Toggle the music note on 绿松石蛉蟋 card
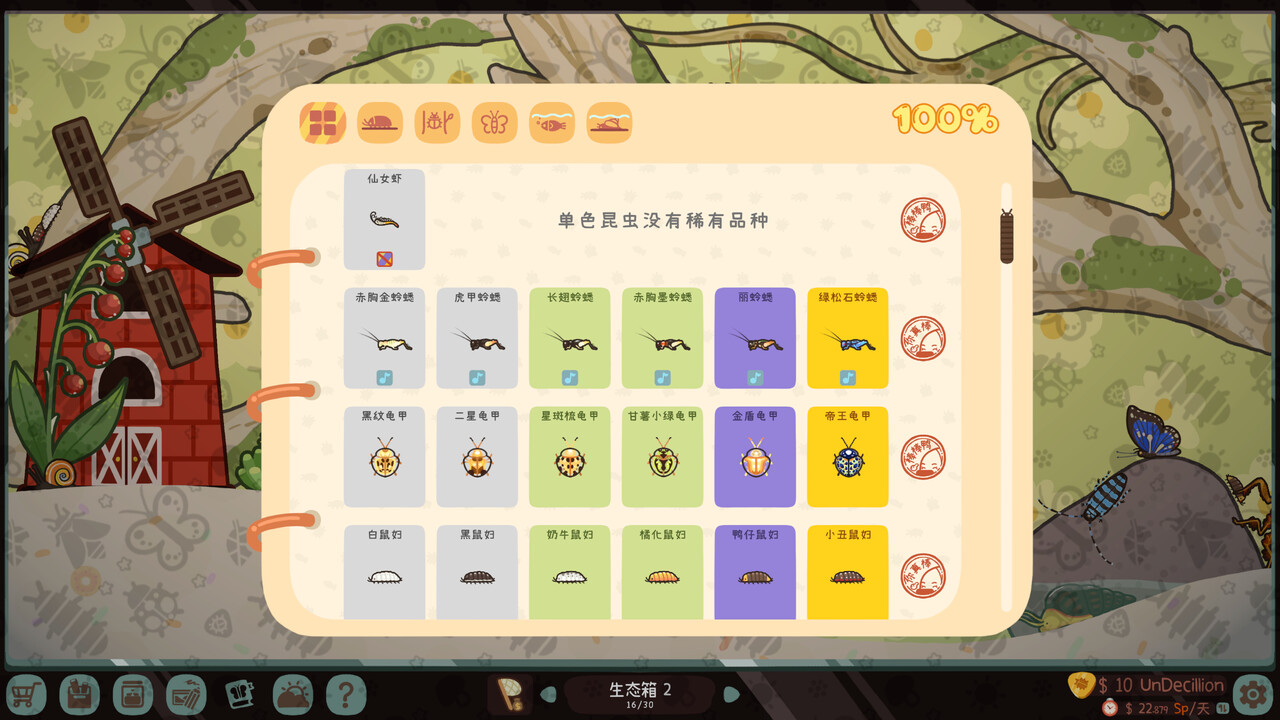This screenshot has width=1280, height=720. pyautogui.click(x=848, y=378)
